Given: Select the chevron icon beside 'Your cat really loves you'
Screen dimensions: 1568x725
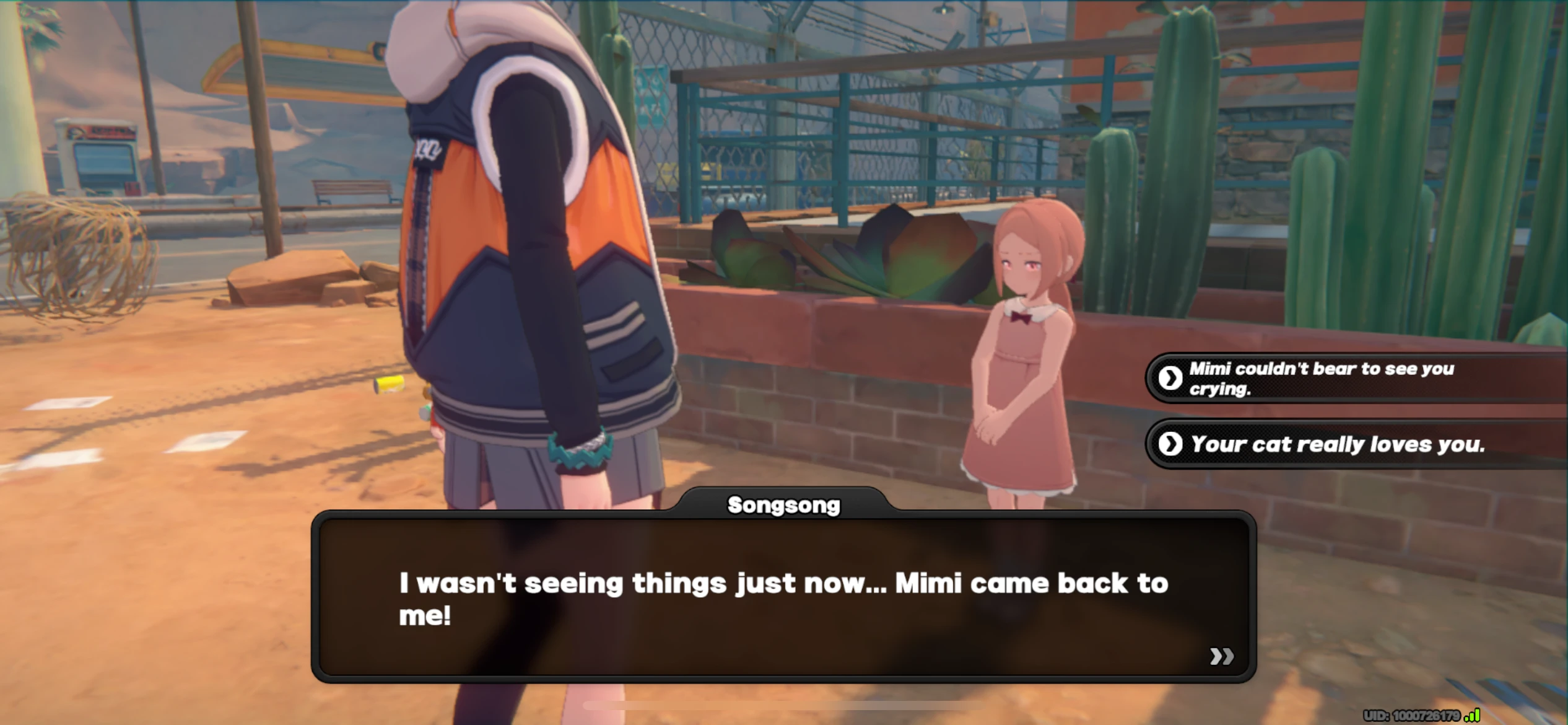Looking at the screenshot, I should click(x=1170, y=444).
